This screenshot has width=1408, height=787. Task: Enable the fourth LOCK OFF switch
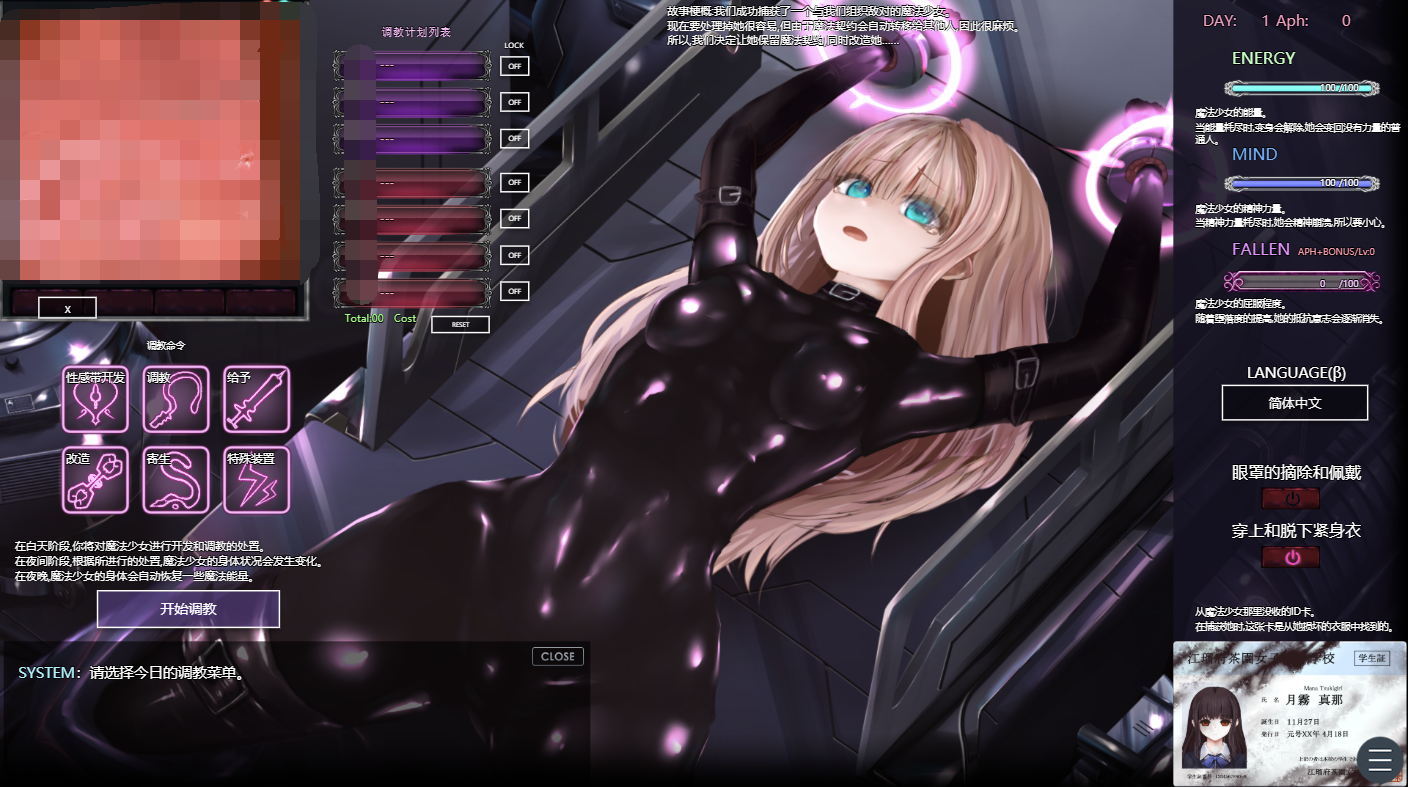click(x=514, y=182)
